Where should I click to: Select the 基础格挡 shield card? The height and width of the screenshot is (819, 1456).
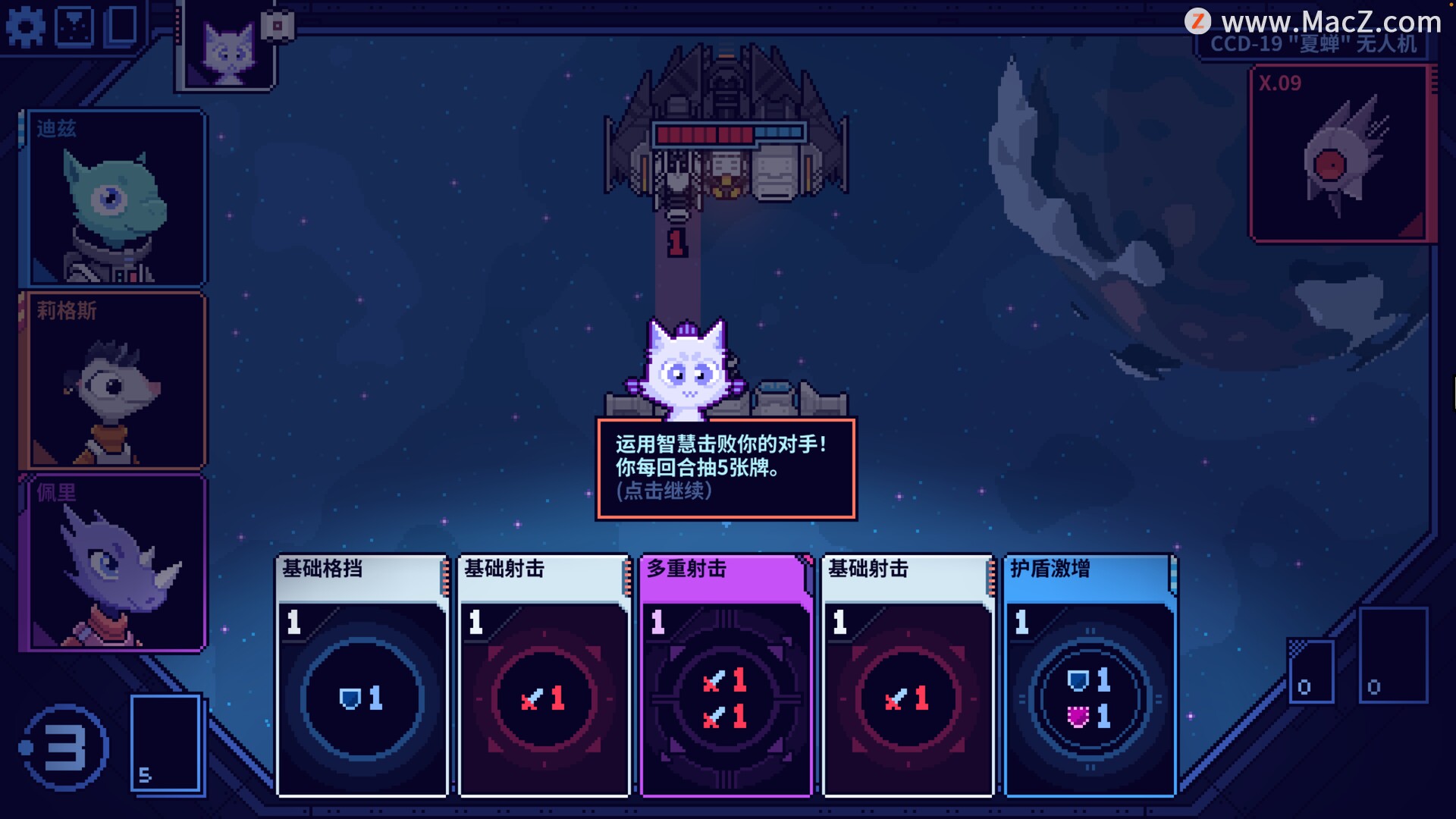click(x=362, y=675)
